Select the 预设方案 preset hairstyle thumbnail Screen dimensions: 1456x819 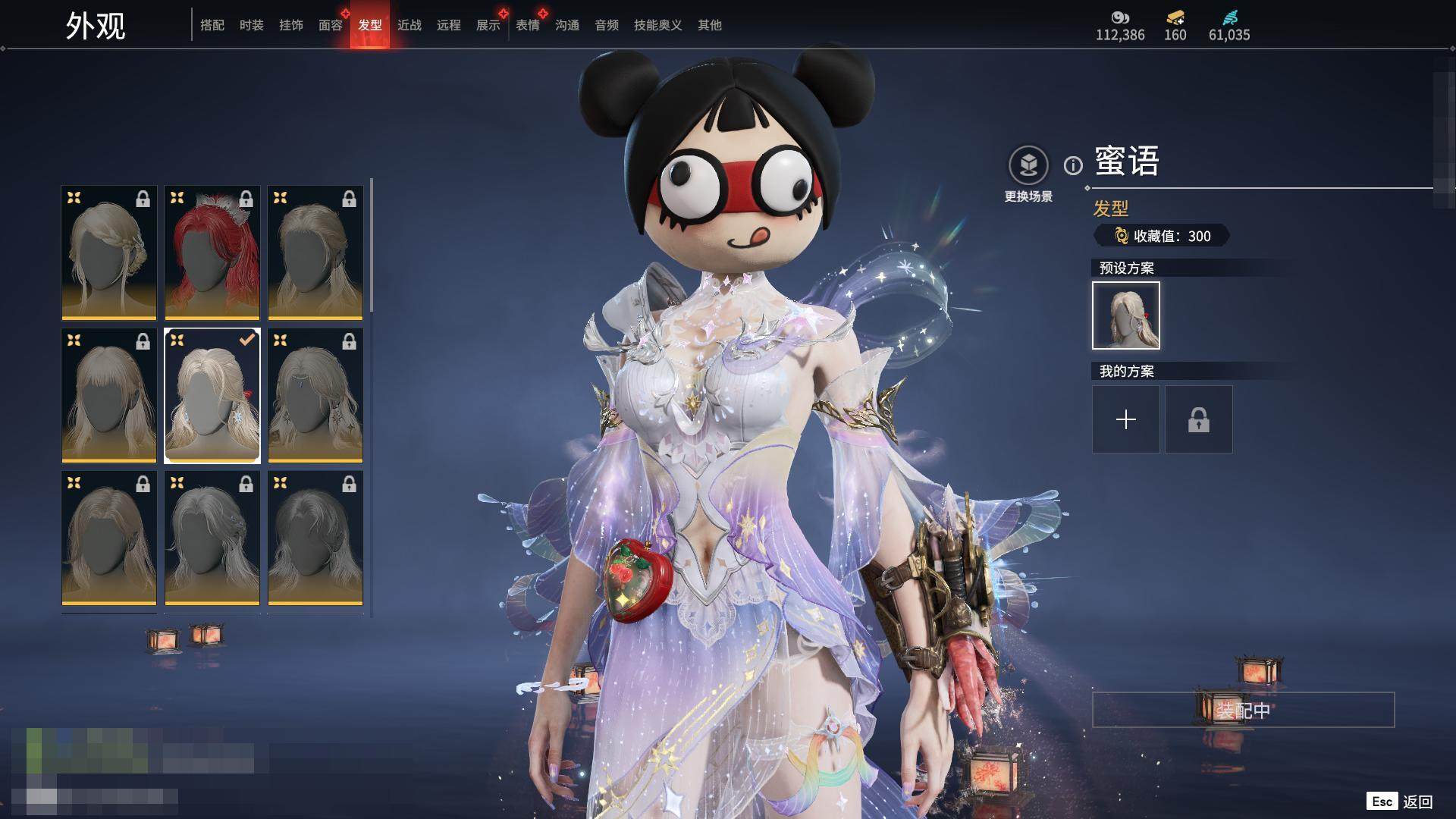point(1126,315)
